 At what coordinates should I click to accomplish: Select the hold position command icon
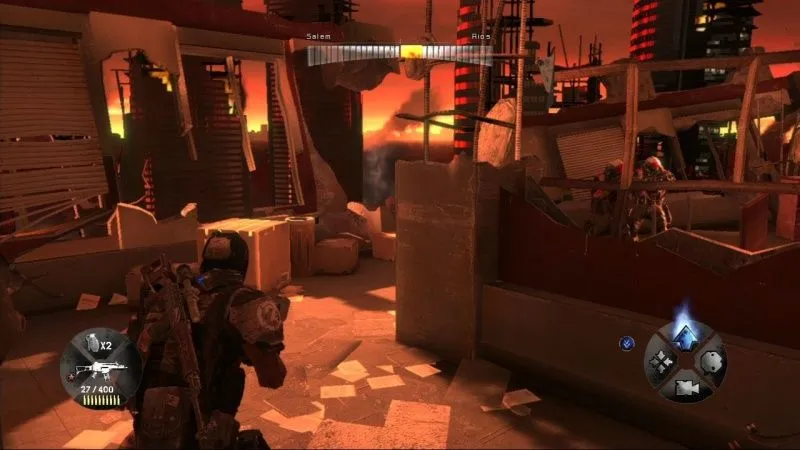click(x=711, y=361)
